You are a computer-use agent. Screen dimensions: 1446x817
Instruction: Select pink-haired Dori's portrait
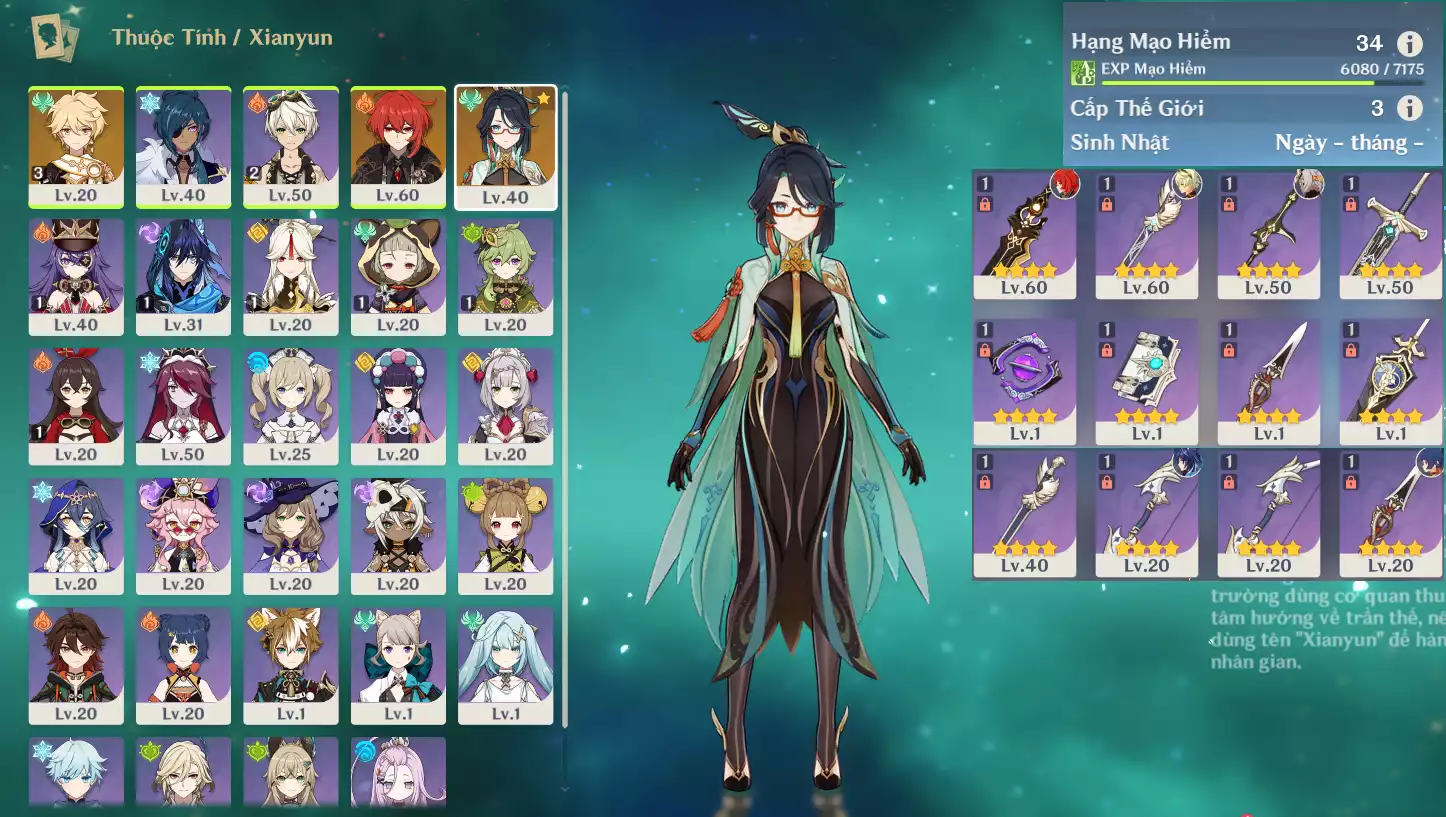[x=183, y=536]
